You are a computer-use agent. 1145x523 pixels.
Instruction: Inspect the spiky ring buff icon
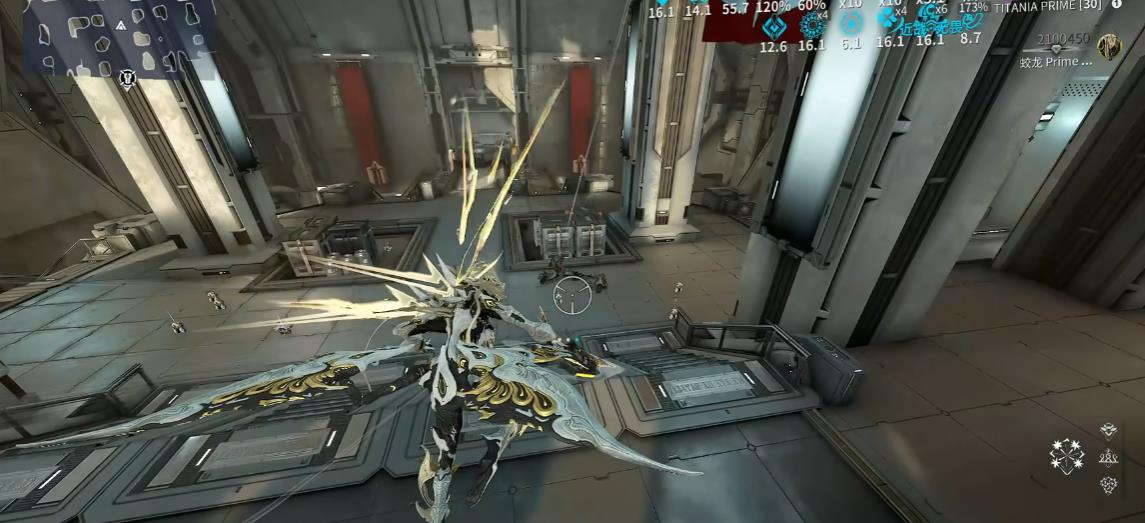pyautogui.click(x=811, y=25)
